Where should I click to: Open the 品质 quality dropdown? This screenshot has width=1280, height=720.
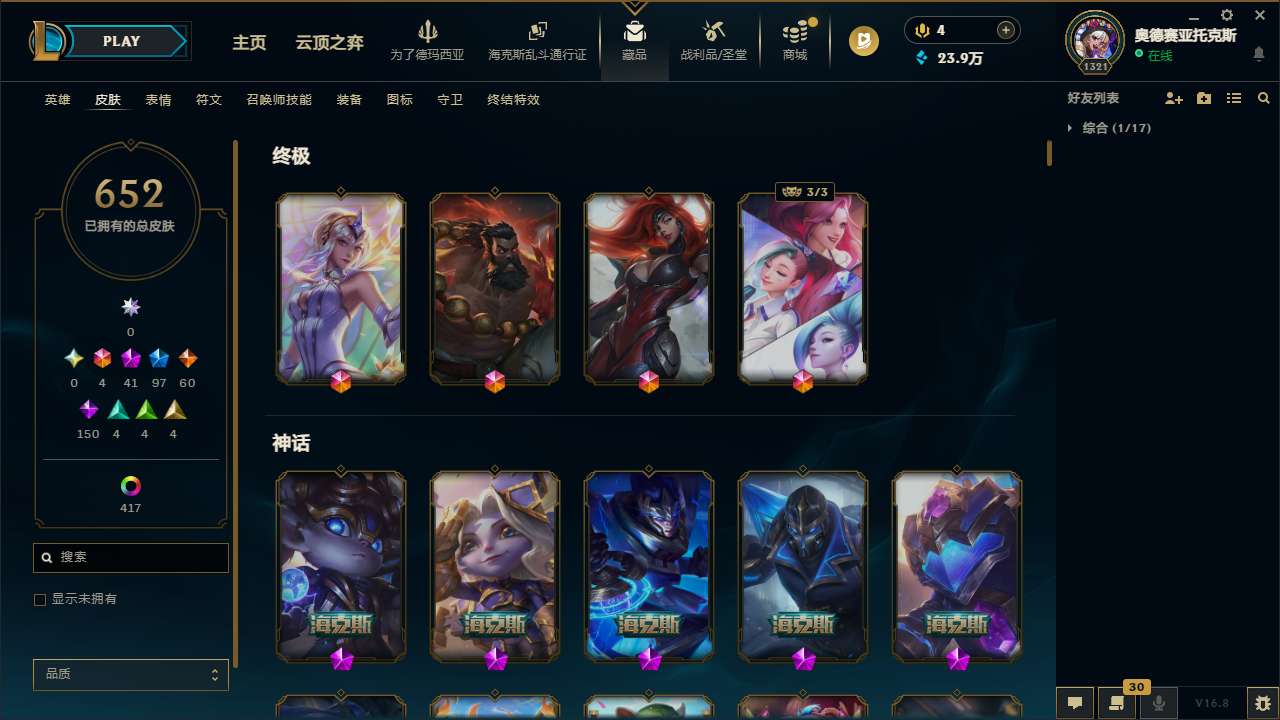(x=130, y=674)
